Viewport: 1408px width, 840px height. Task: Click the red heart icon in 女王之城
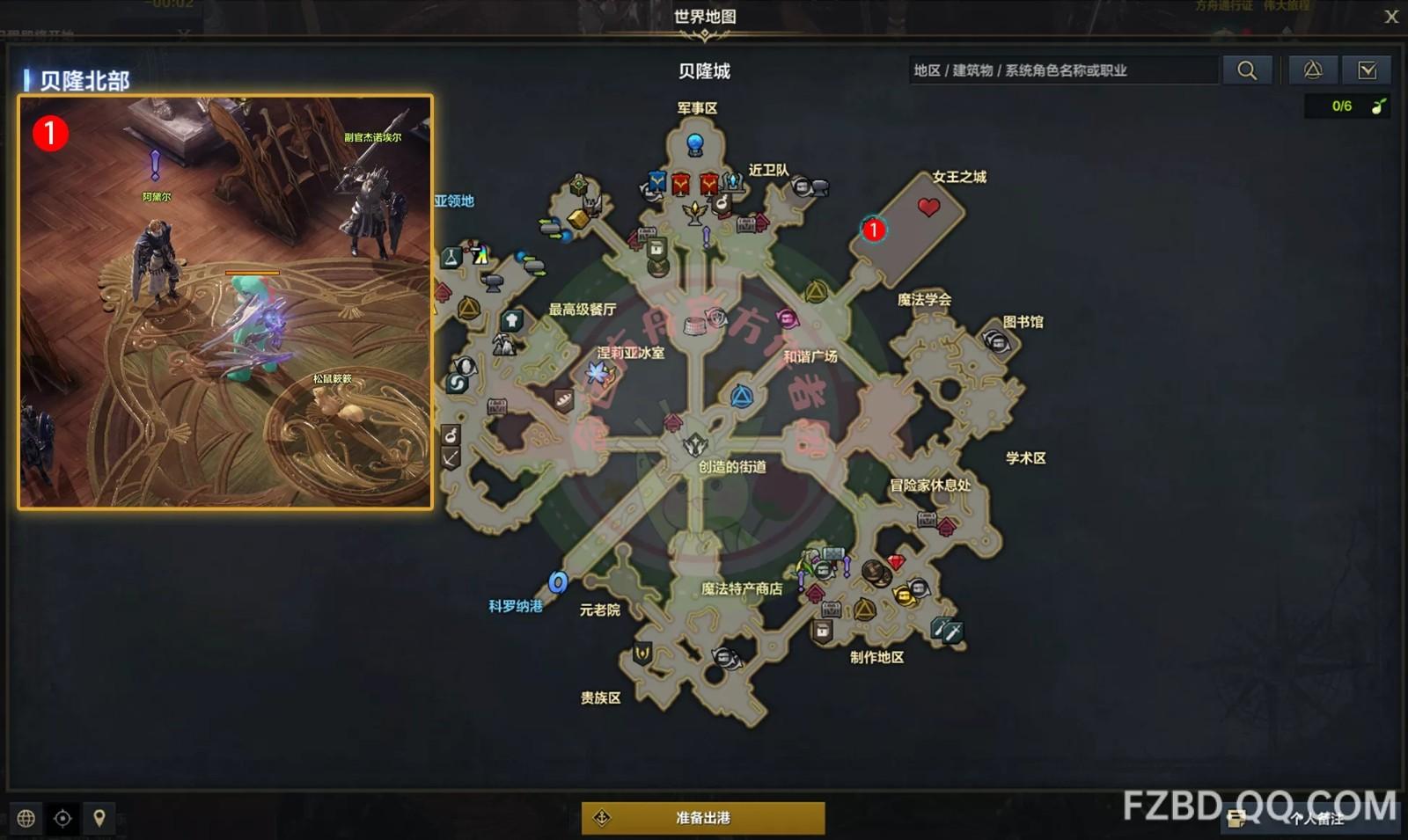(x=928, y=207)
